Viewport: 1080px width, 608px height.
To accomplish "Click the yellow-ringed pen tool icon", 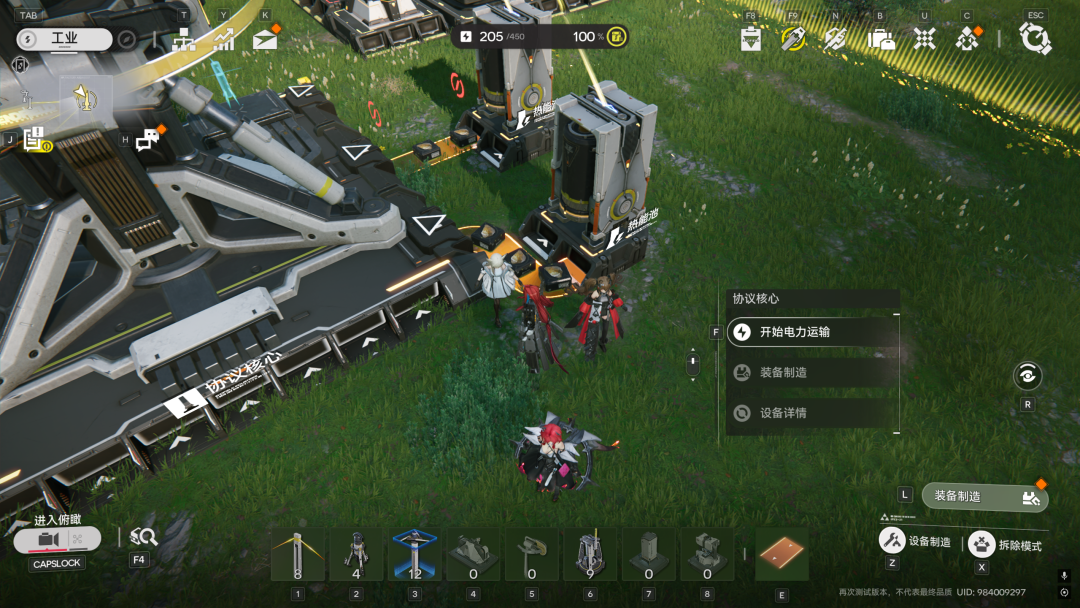I will pos(793,39).
